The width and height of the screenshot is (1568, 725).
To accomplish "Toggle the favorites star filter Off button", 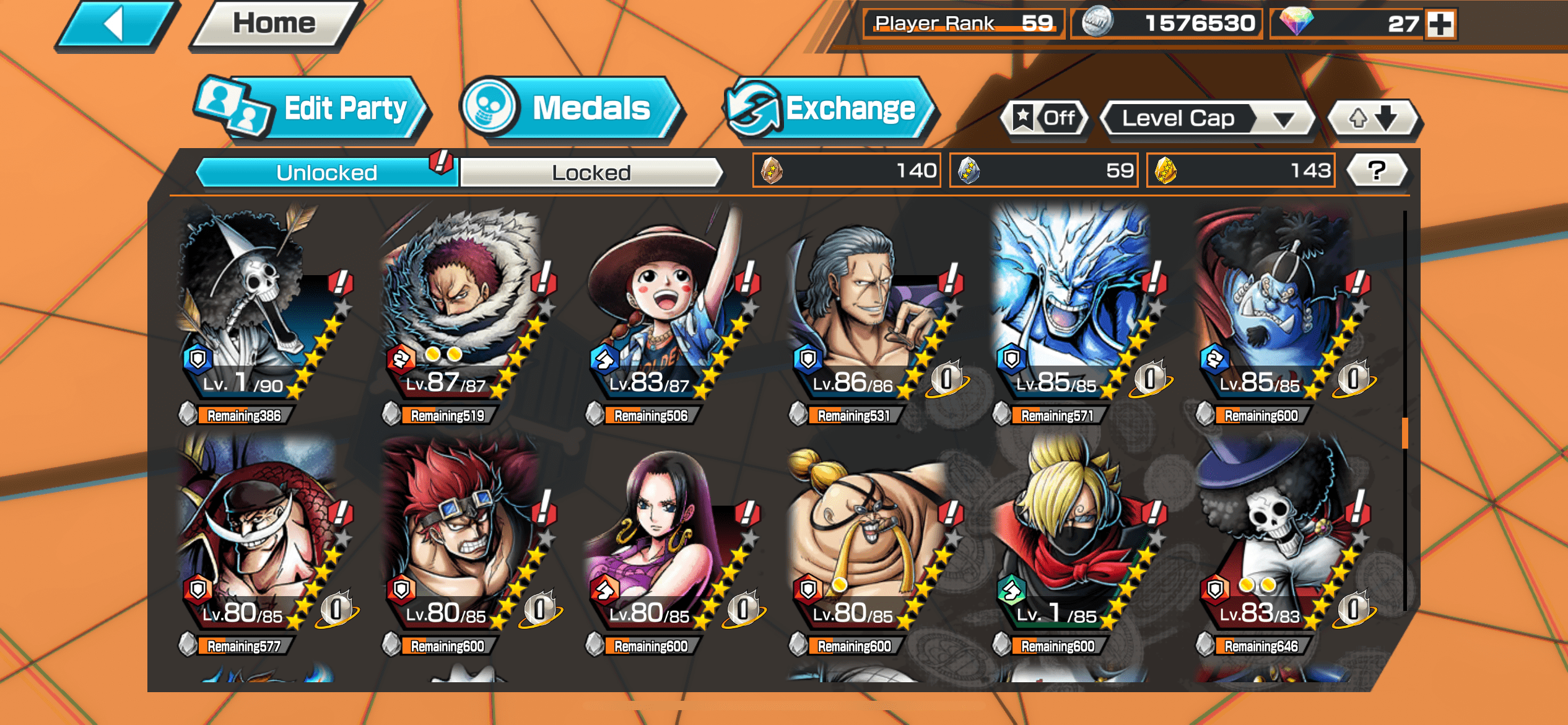I will click(x=1046, y=118).
